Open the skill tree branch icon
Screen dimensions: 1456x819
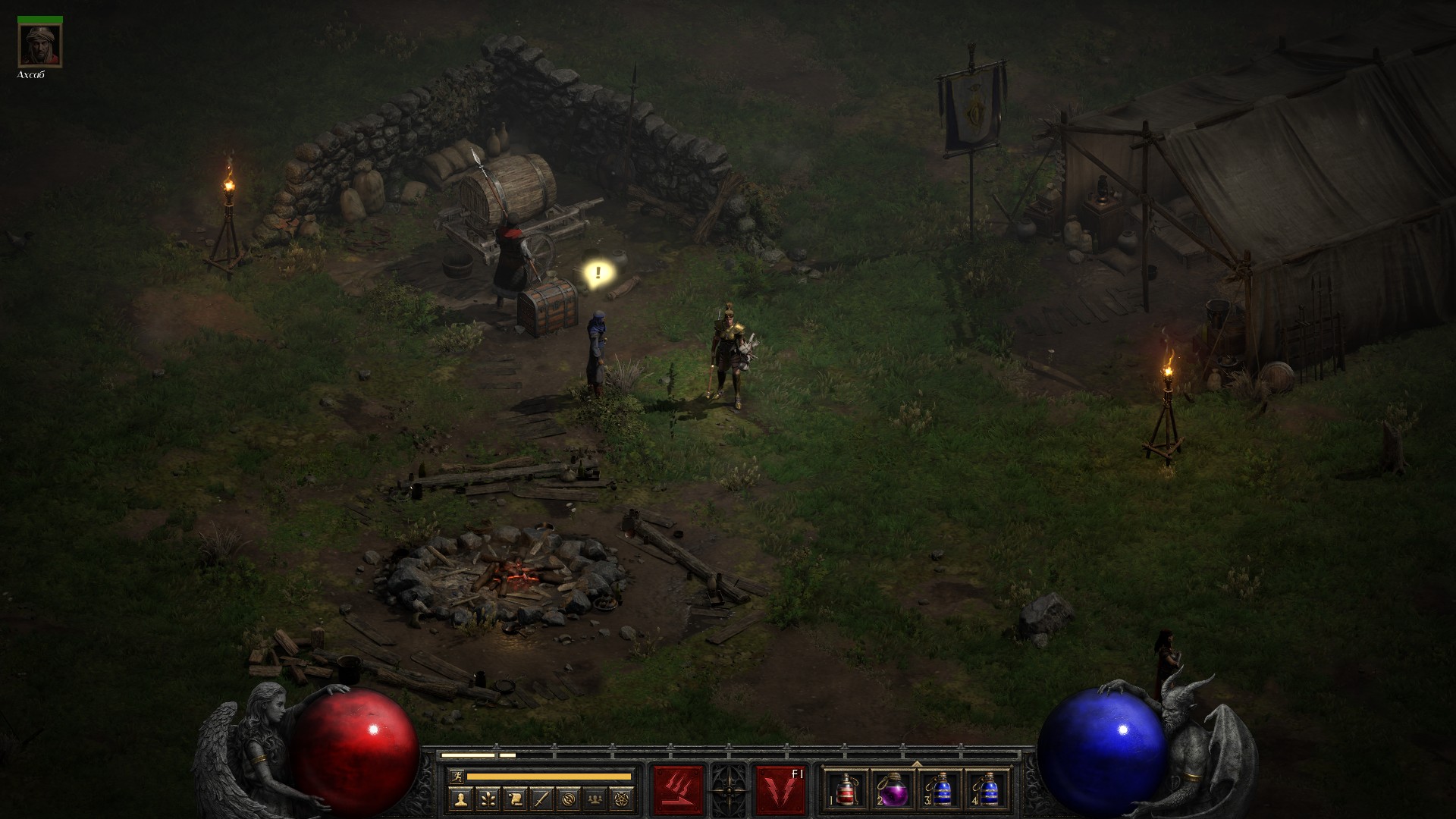(x=487, y=799)
